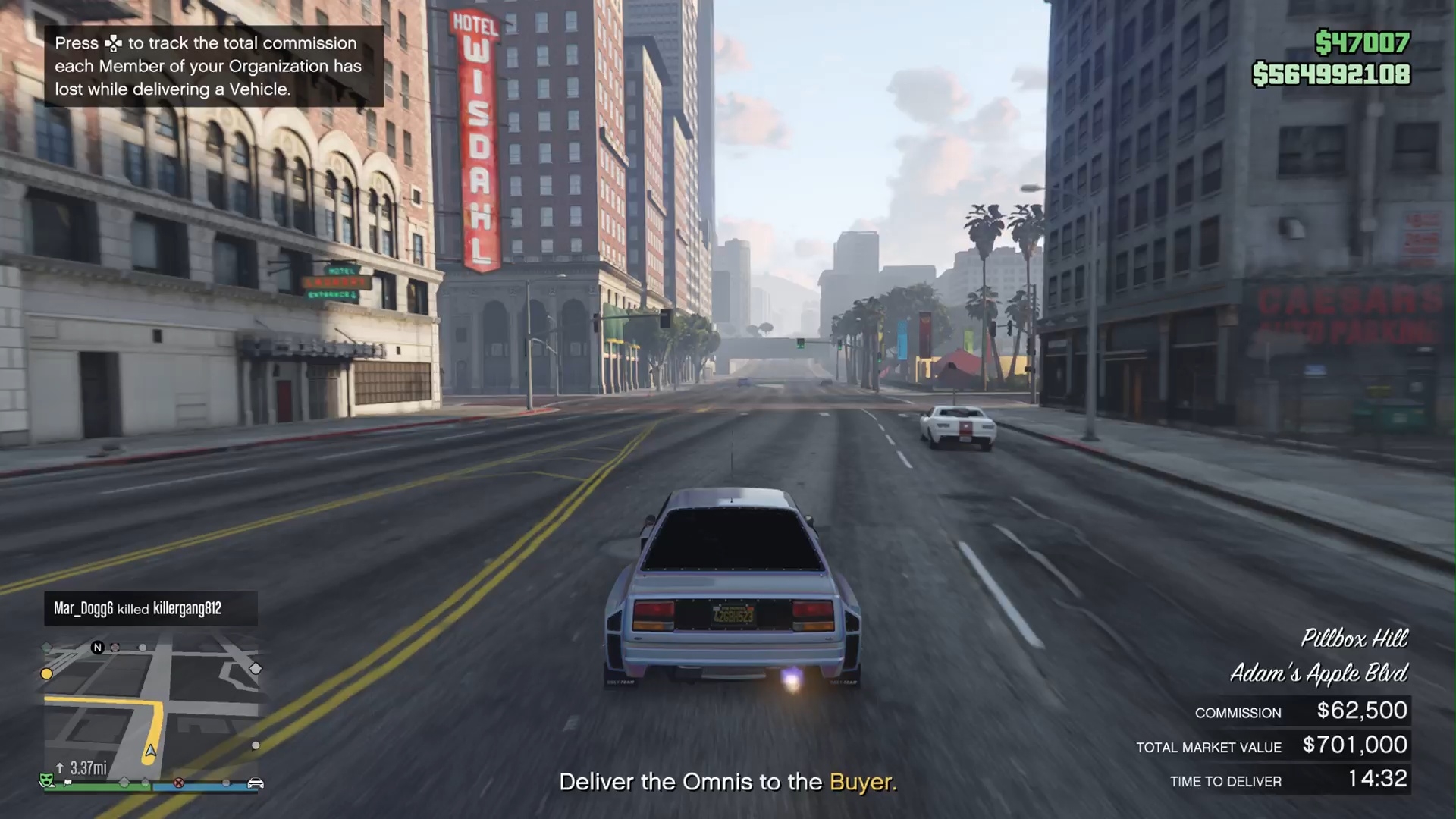Open the Mar_Dogg6 killed killergang812 notification
The height and width of the screenshot is (819, 1456).
(150, 608)
